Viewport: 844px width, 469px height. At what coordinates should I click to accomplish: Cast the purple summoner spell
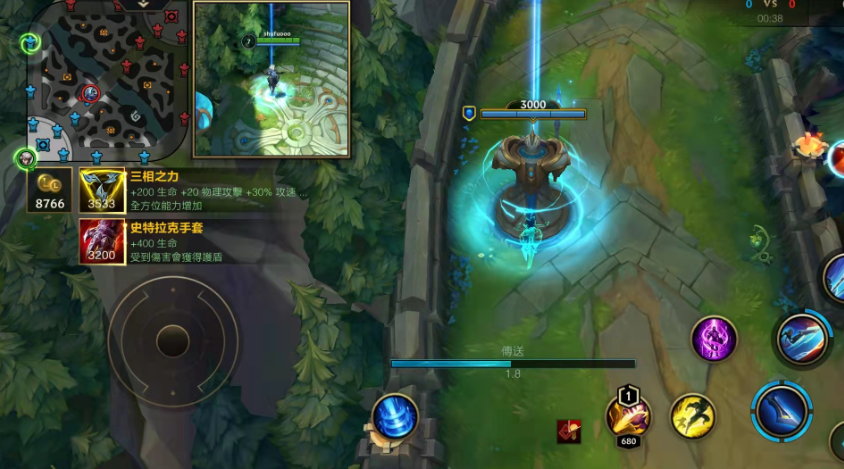coord(714,339)
